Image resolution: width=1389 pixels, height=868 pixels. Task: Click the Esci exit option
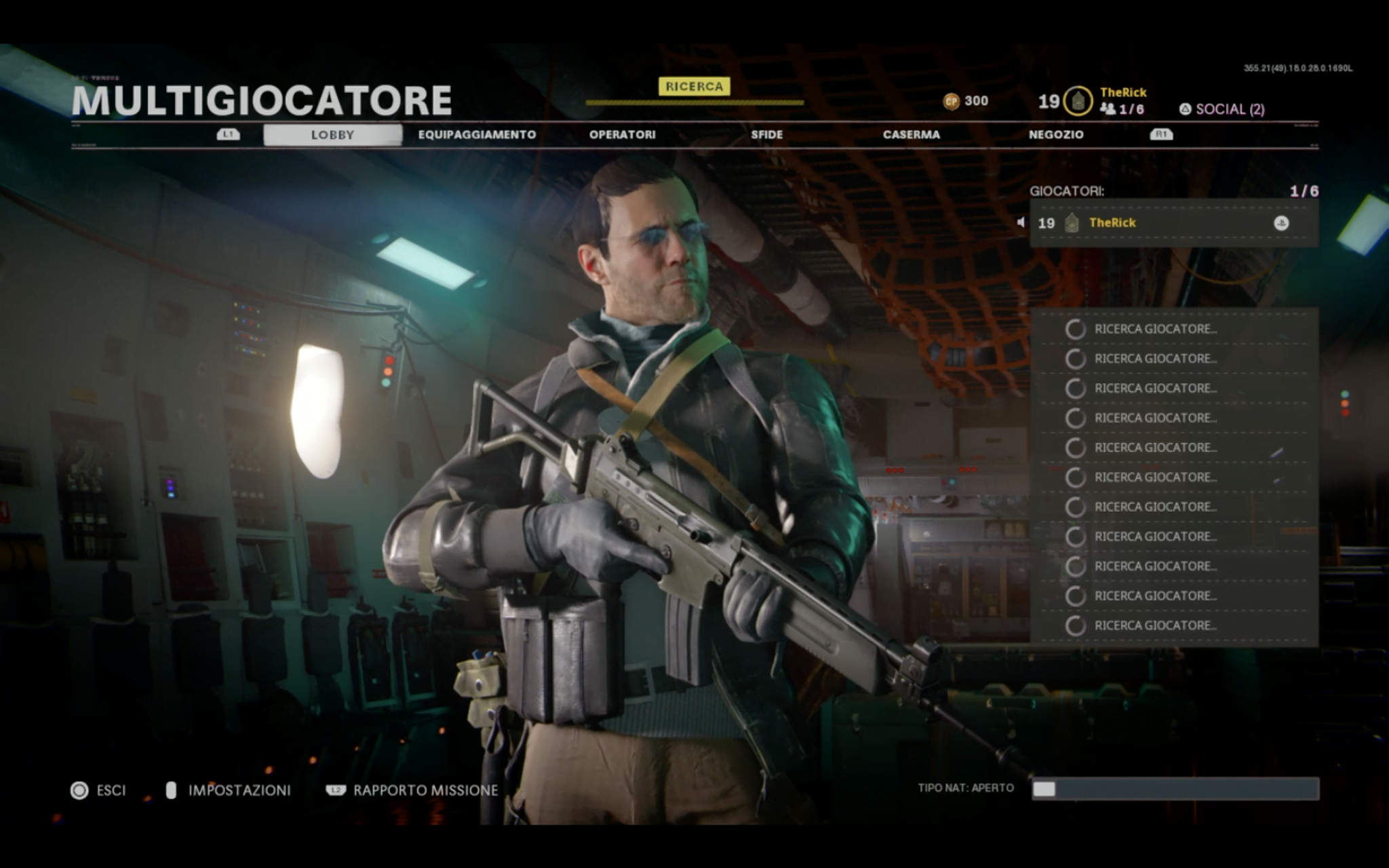pyautogui.click(x=99, y=790)
